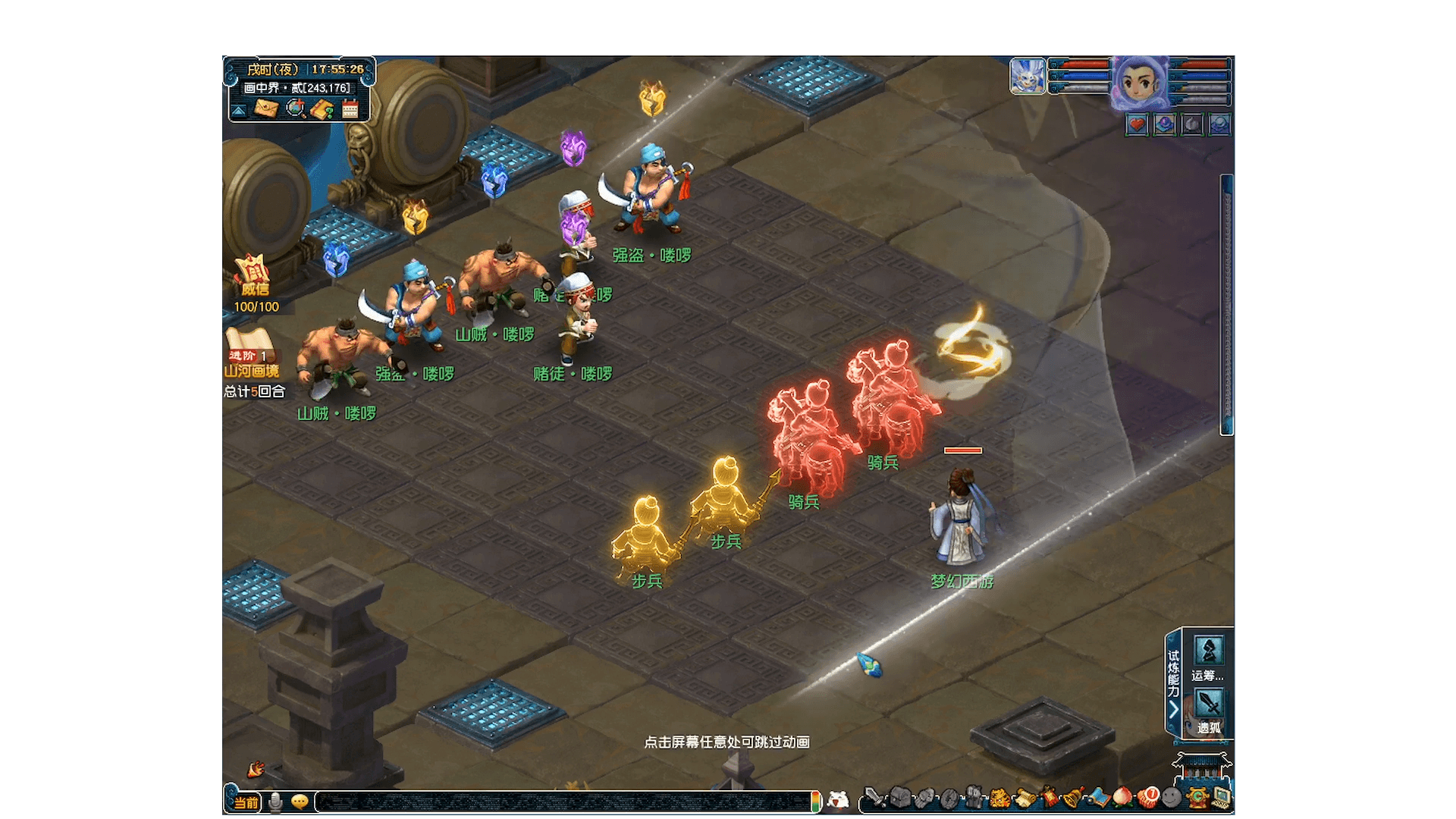
Task: Open the tiger head icon in toolbar
Action: tap(999, 798)
